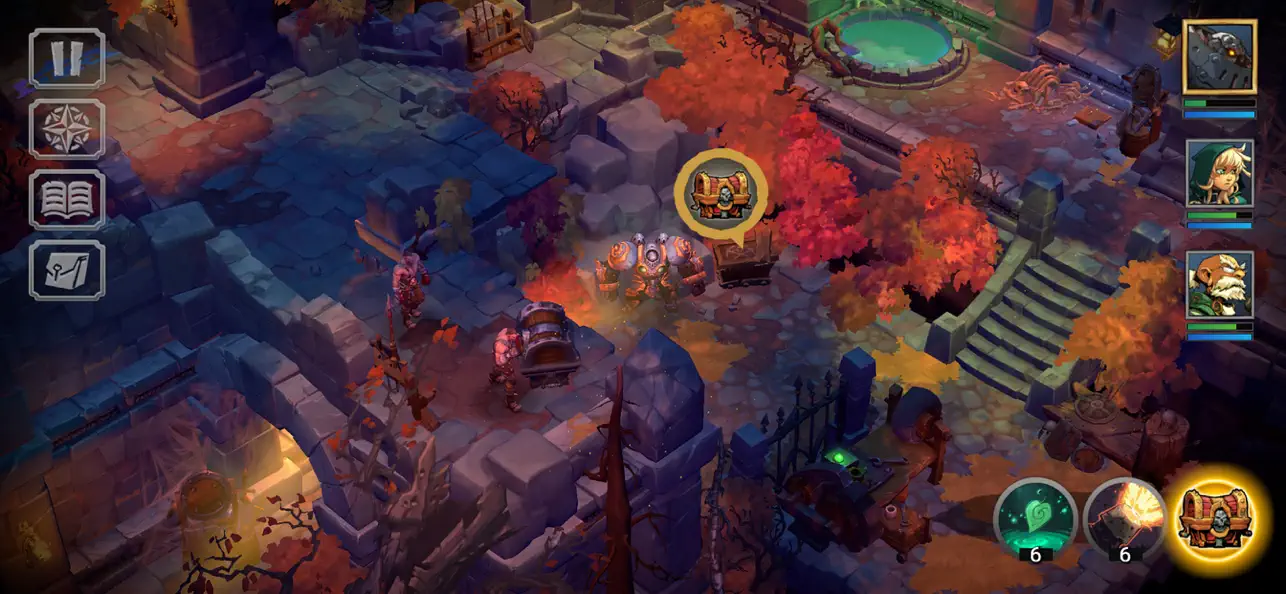The image size is (1286, 594).
Task: Select the green-hooded blonde hero portrait
Action: point(1219,173)
